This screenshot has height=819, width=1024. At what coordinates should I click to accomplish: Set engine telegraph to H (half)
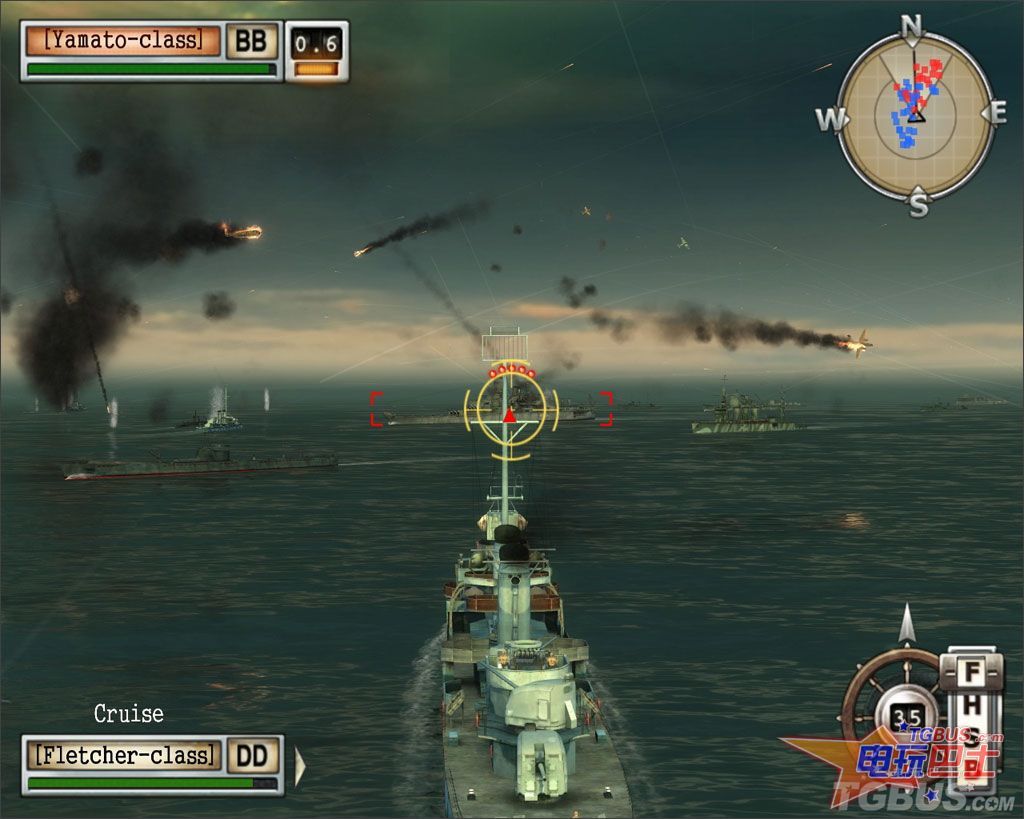972,706
